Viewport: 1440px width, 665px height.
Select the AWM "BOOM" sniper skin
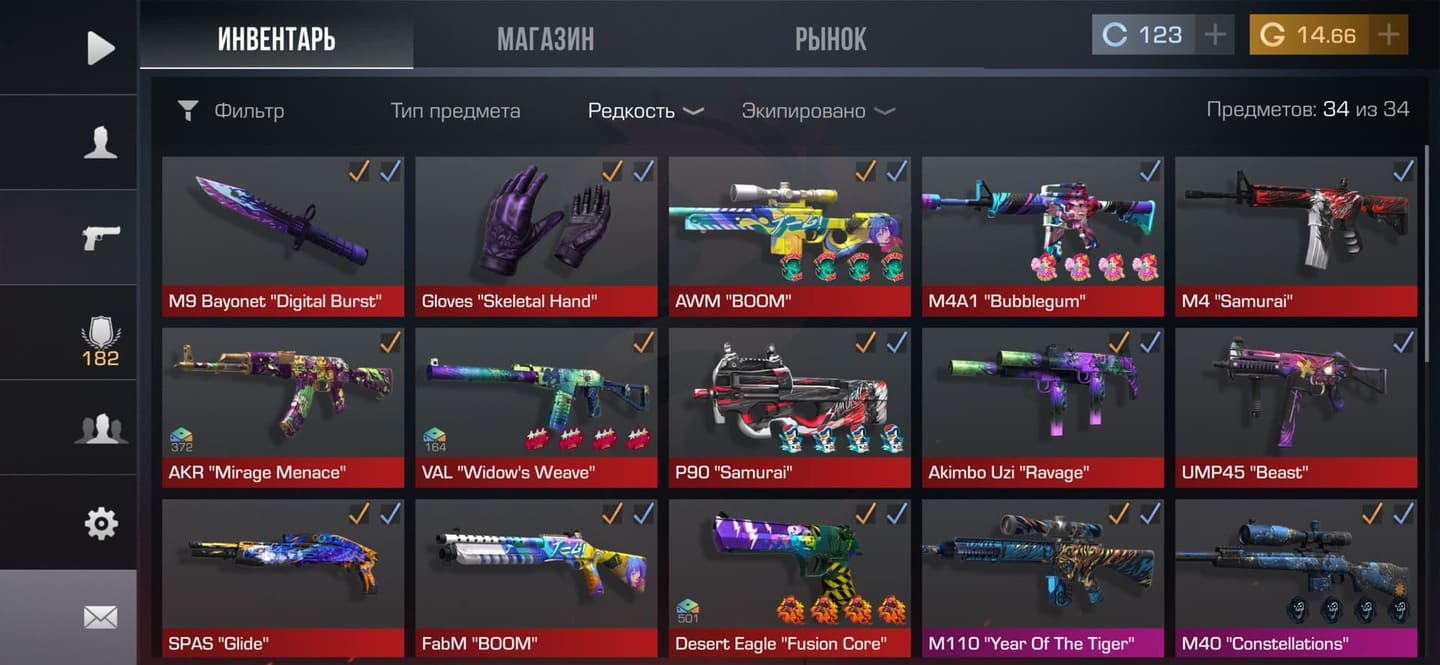[x=789, y=236]
